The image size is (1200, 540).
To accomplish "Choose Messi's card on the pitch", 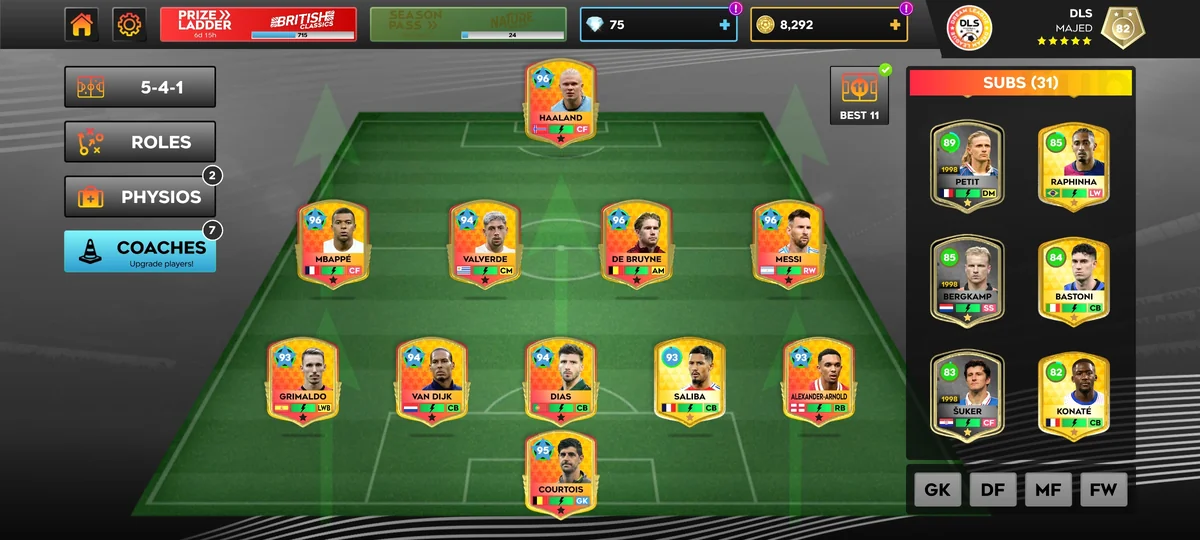I will click(788, 244).
